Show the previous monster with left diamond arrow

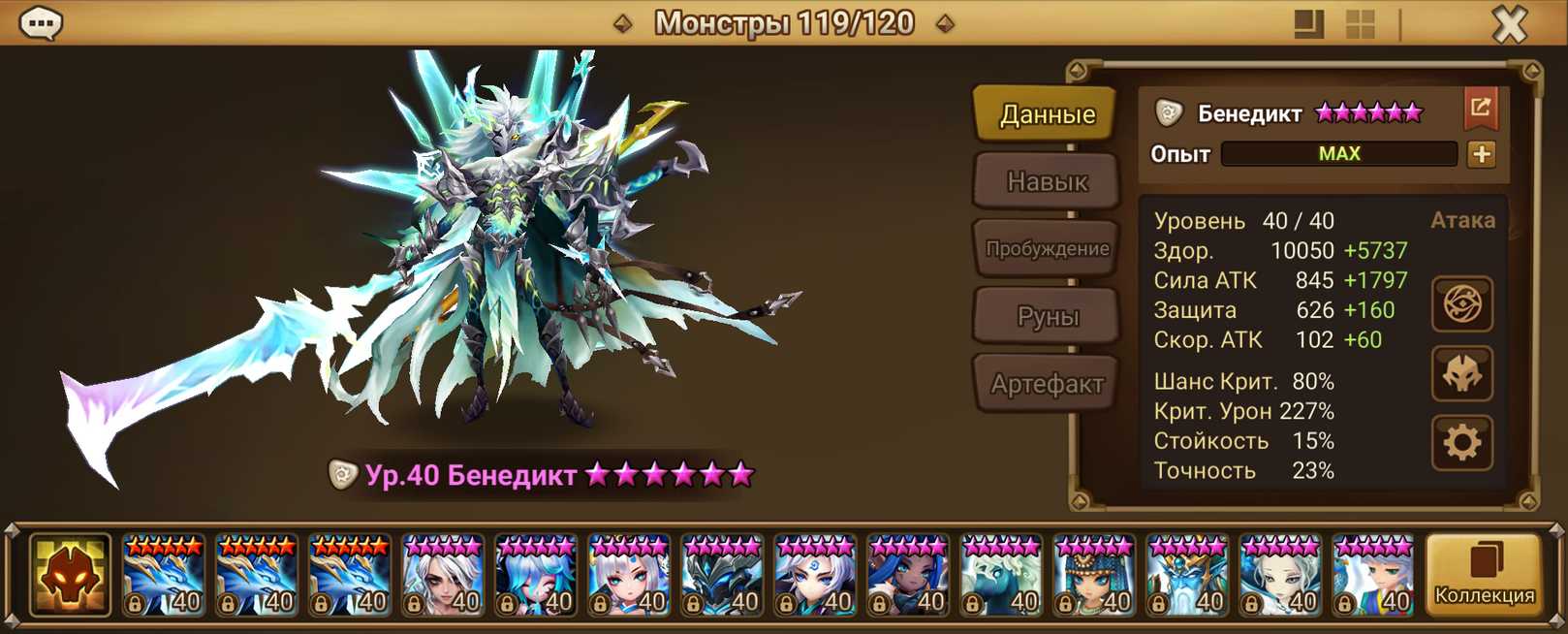click(x=623, y=23)
